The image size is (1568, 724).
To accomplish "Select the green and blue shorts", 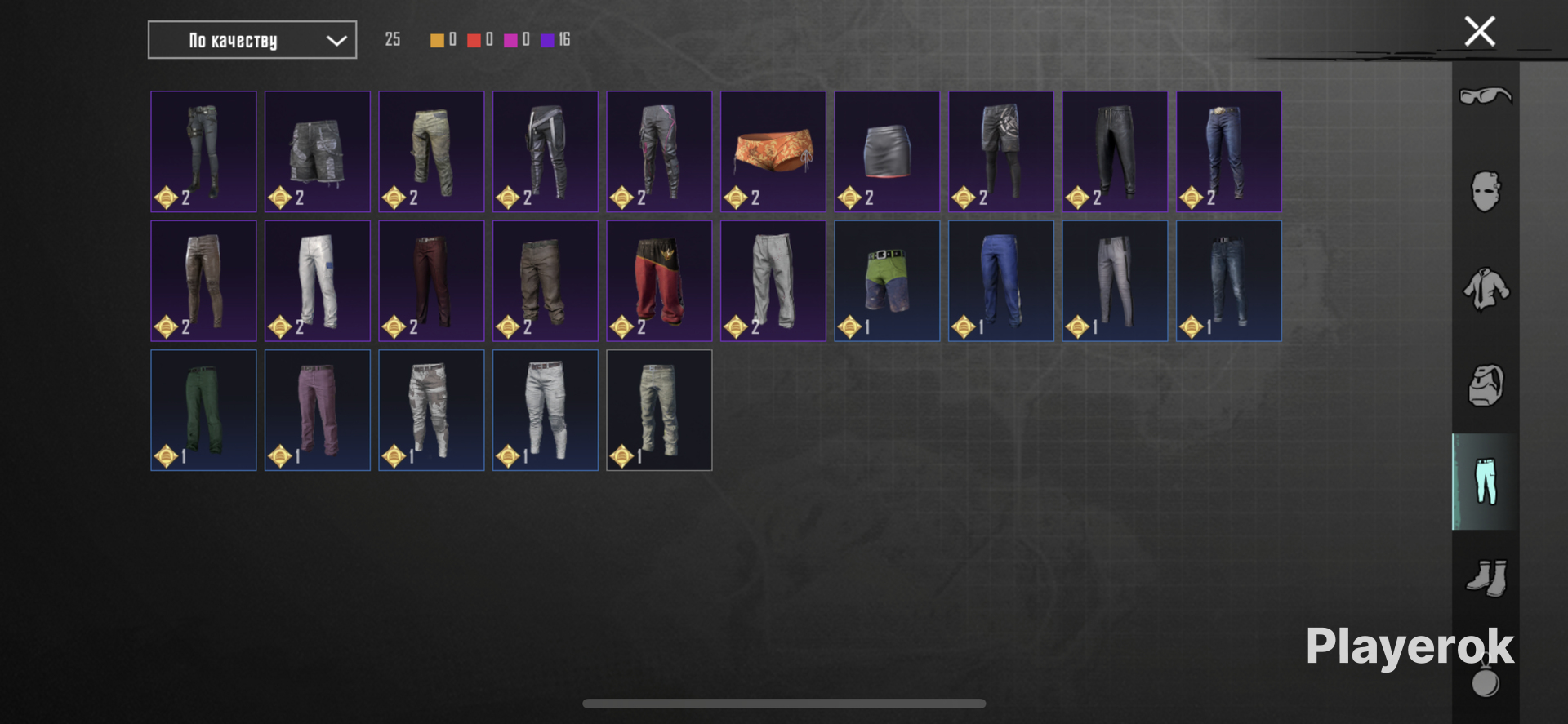I will [887, 281].
